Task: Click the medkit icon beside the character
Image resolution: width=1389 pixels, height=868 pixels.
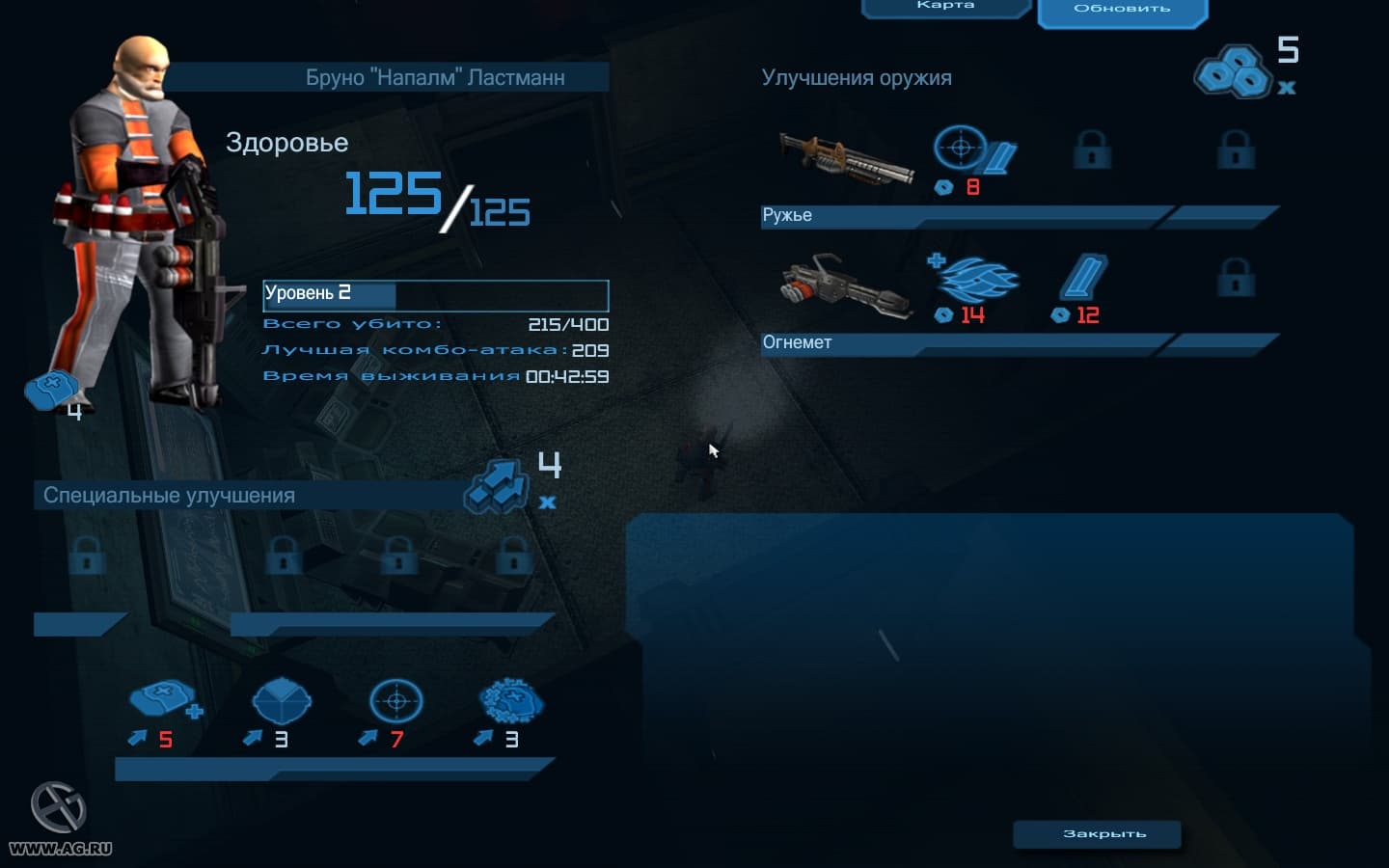Action: pos(51,390)
